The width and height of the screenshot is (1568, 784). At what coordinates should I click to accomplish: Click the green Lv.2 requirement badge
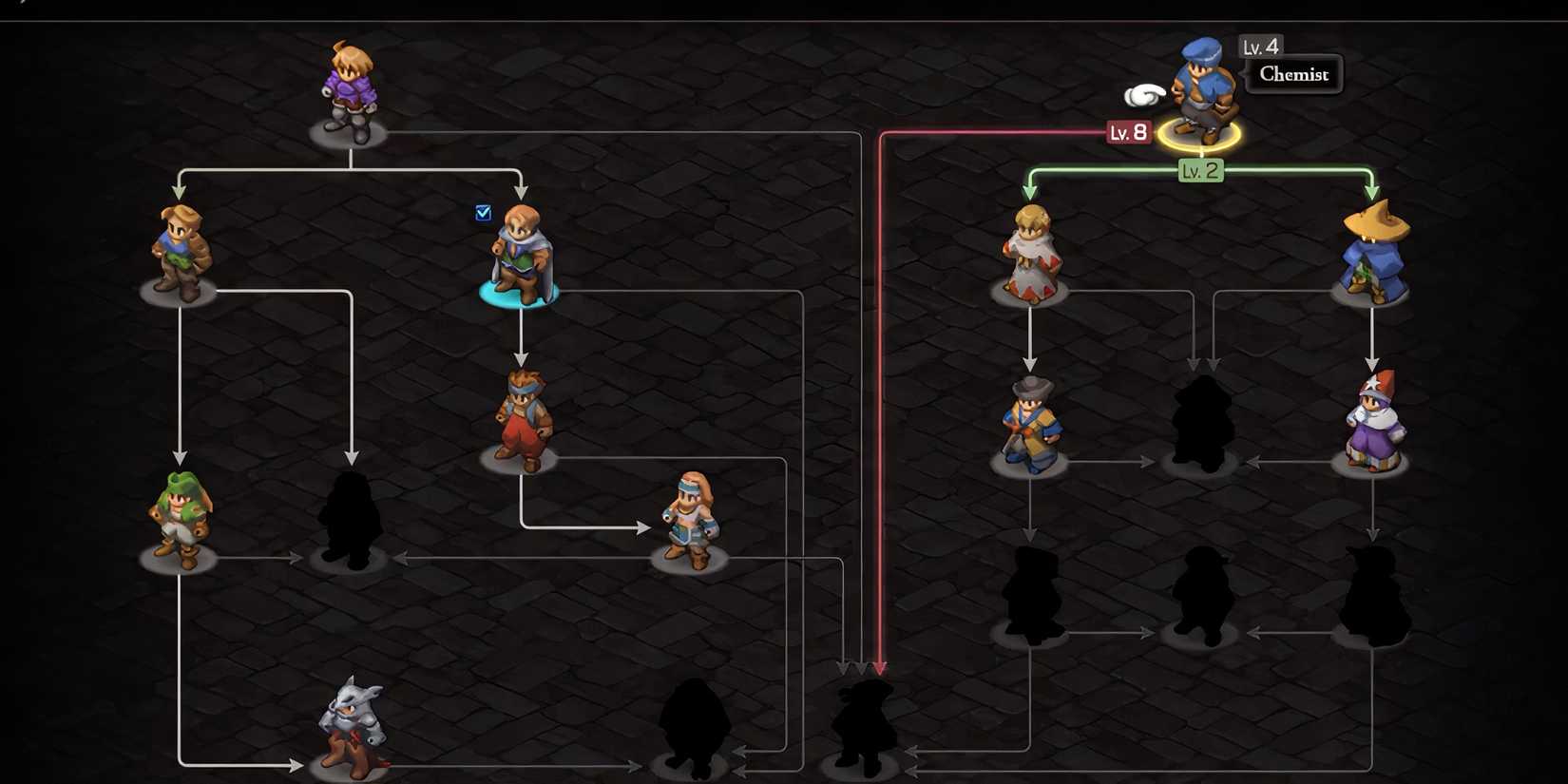coord(1199,170)
